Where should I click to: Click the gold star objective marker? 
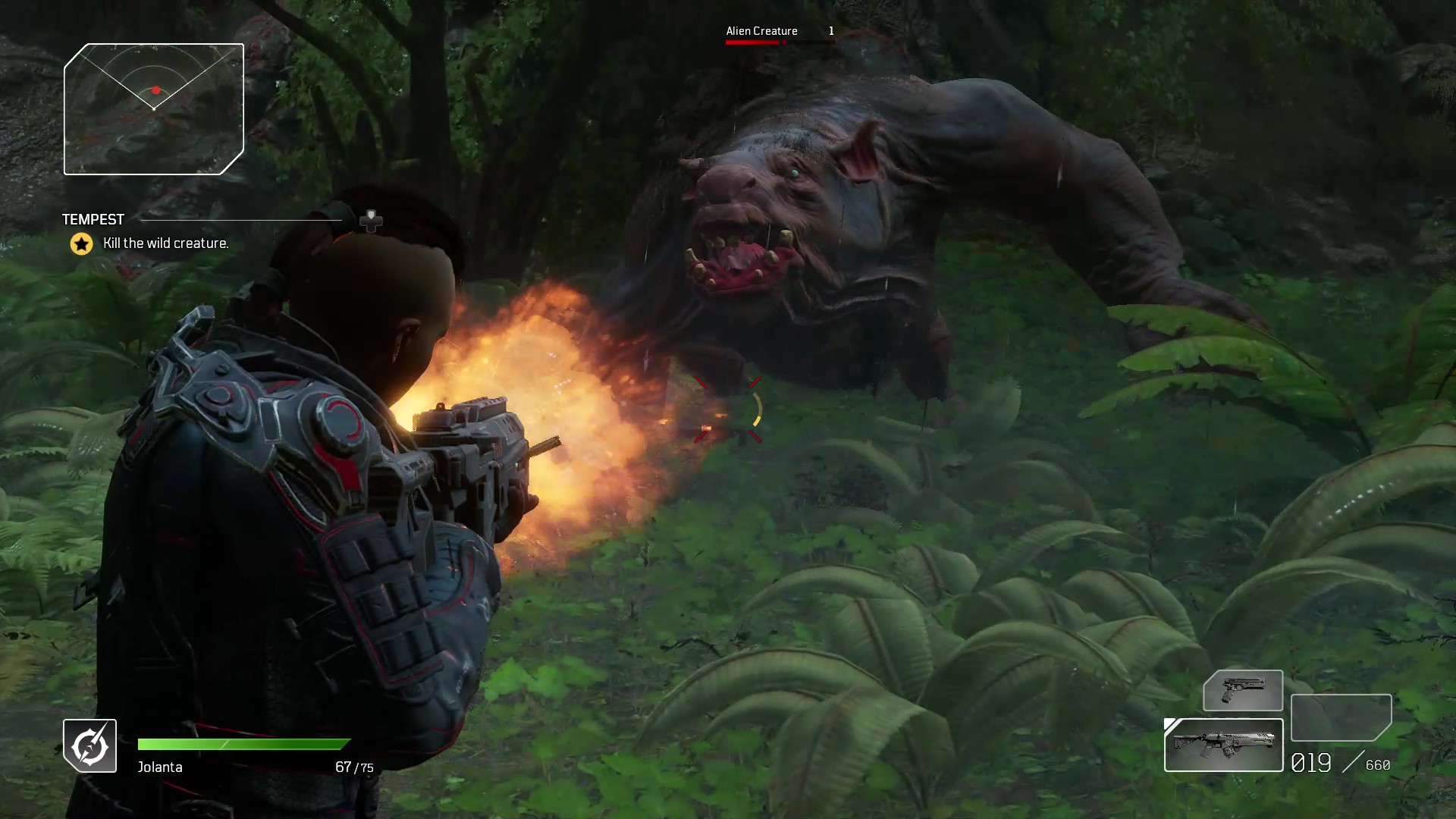(x=81, y=243)
